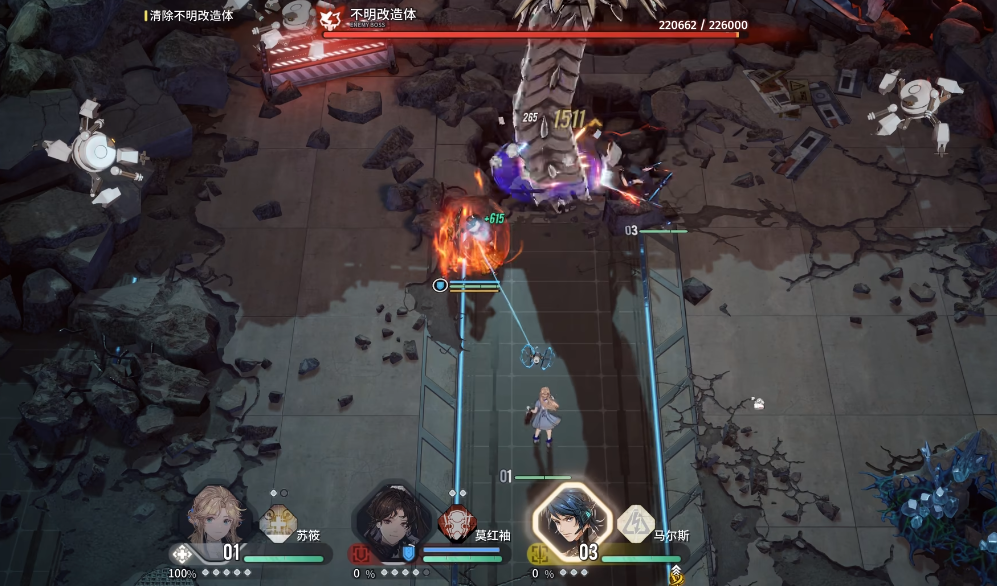
Task: Activate 苏筱's golden cross skill icon
Action: (278, 523)
